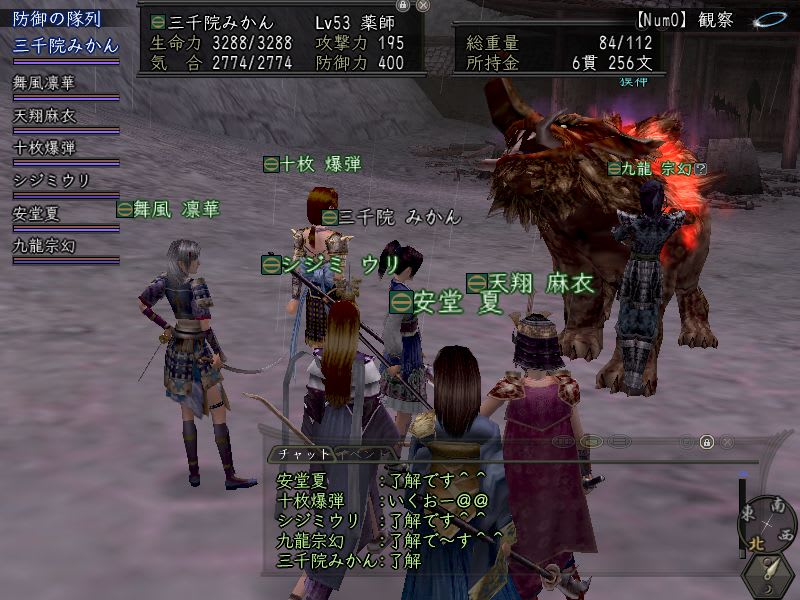This screenshot has width=800, height=600.
Task: Target the 天翔 麻衣 name tag
Action: tap(530, 283)
